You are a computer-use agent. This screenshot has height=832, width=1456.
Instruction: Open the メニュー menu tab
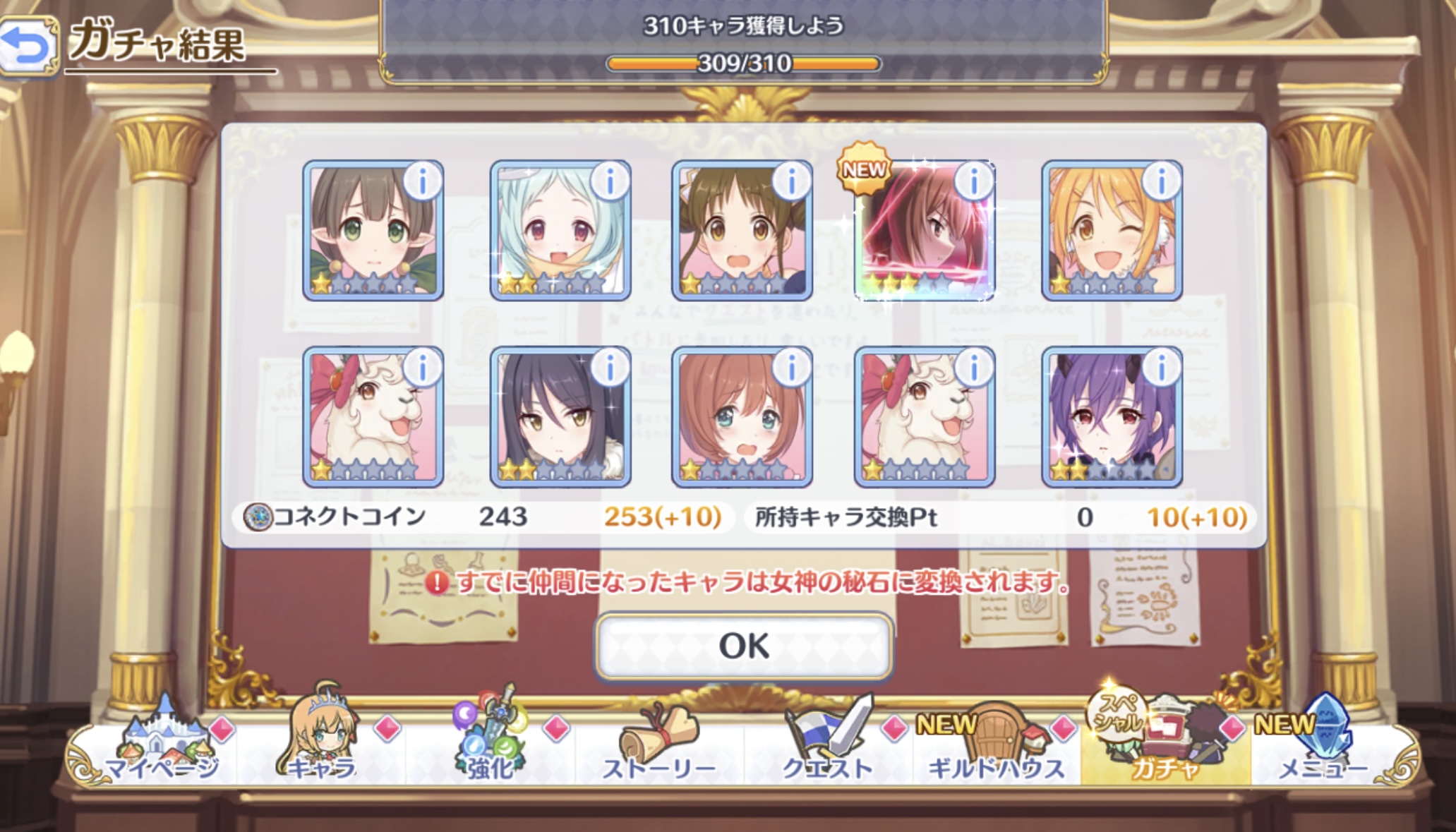(x=1323, y=749)
